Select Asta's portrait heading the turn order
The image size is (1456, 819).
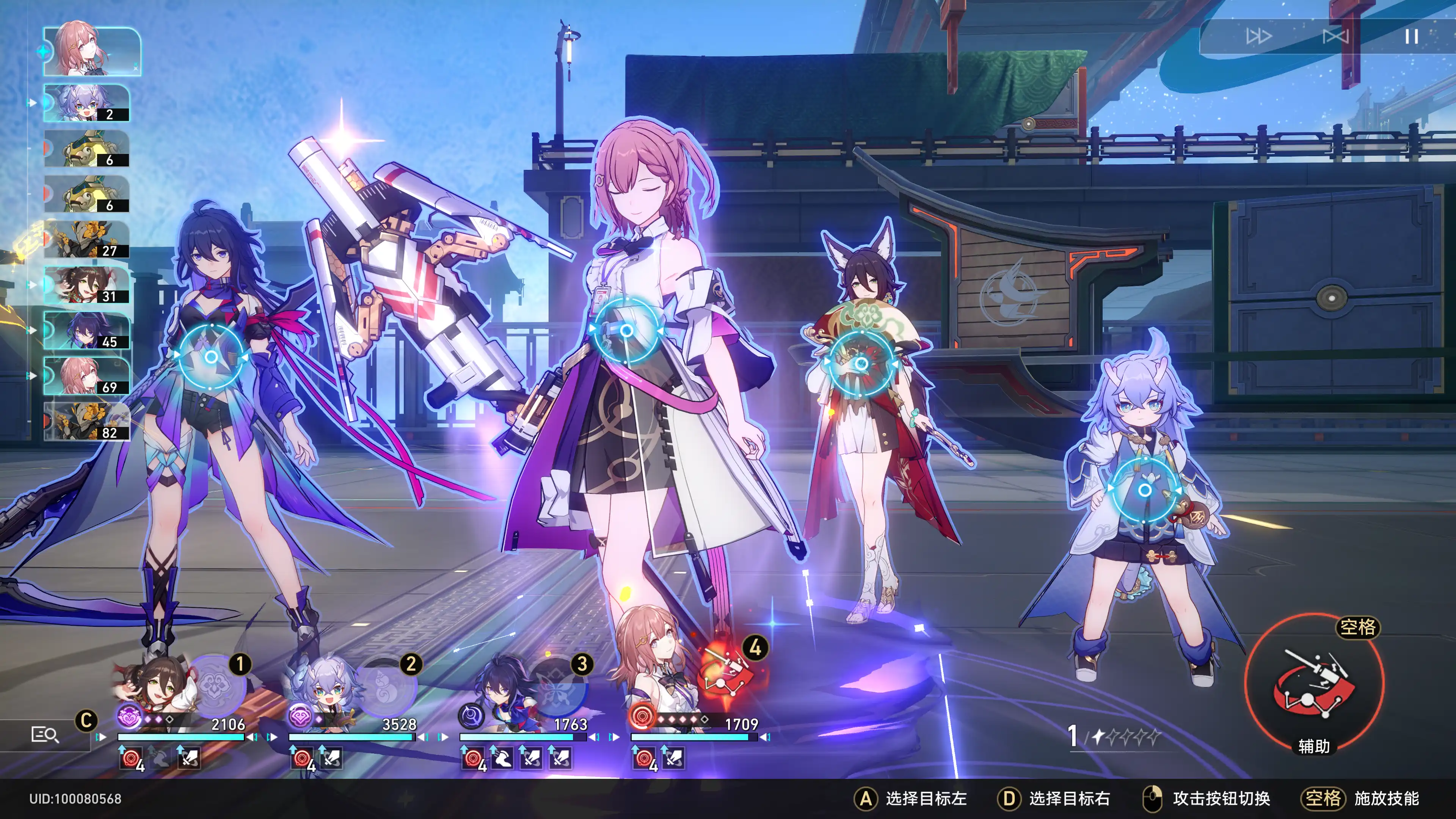pos(91,52)
